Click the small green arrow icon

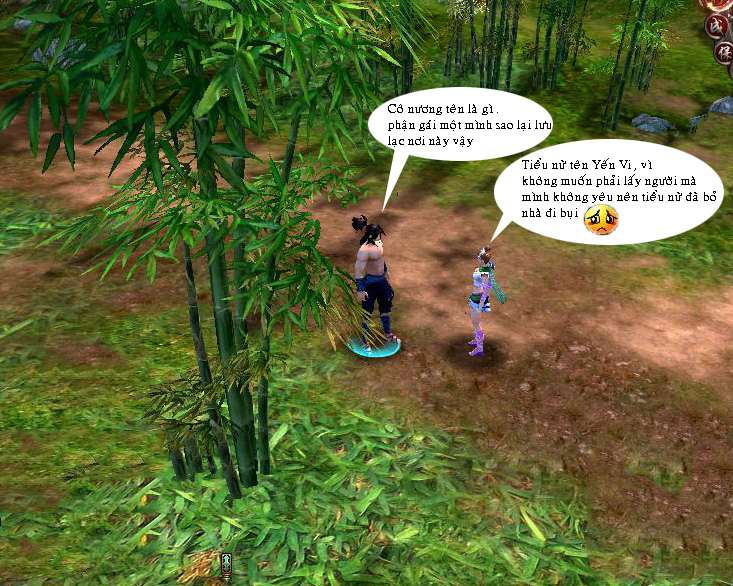[227, 565]
